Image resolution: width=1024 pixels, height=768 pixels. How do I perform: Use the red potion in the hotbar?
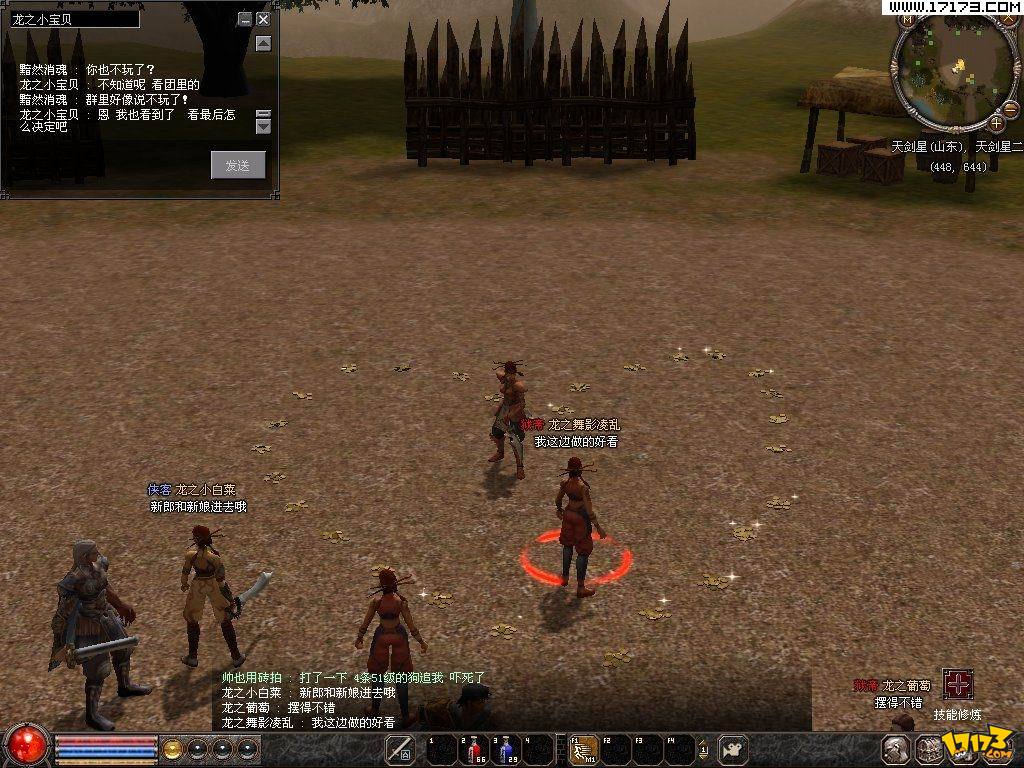(x=473, y=749)
